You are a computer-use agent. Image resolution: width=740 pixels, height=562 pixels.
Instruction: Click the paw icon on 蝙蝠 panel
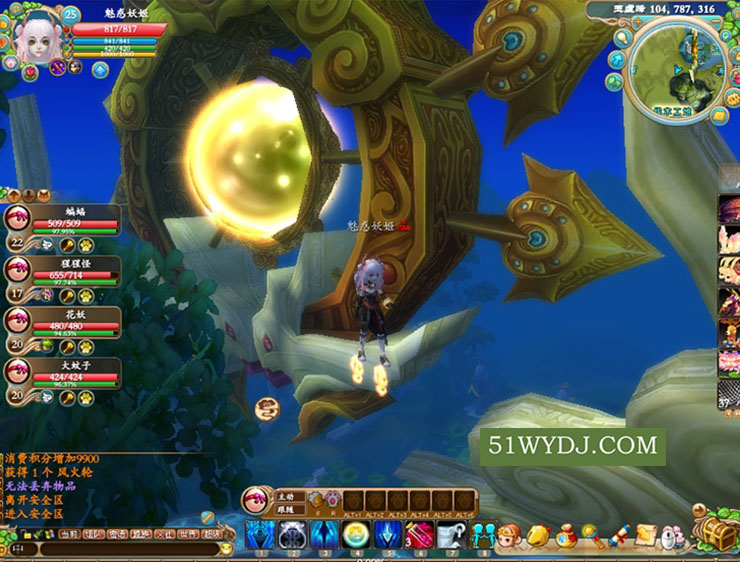pos(86,245)
